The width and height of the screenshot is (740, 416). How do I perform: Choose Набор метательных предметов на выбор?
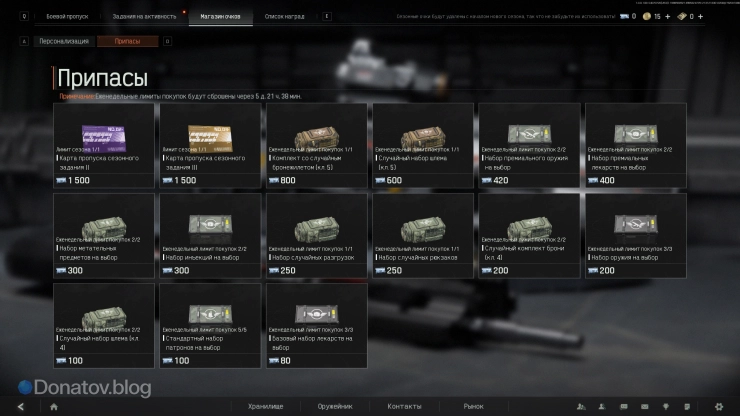pos(103,234)
